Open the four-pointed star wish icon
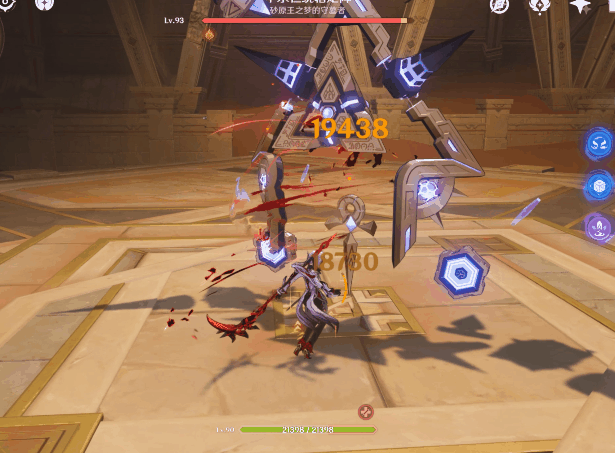This screenshot has height=453, width=615. tap(579, 5)
